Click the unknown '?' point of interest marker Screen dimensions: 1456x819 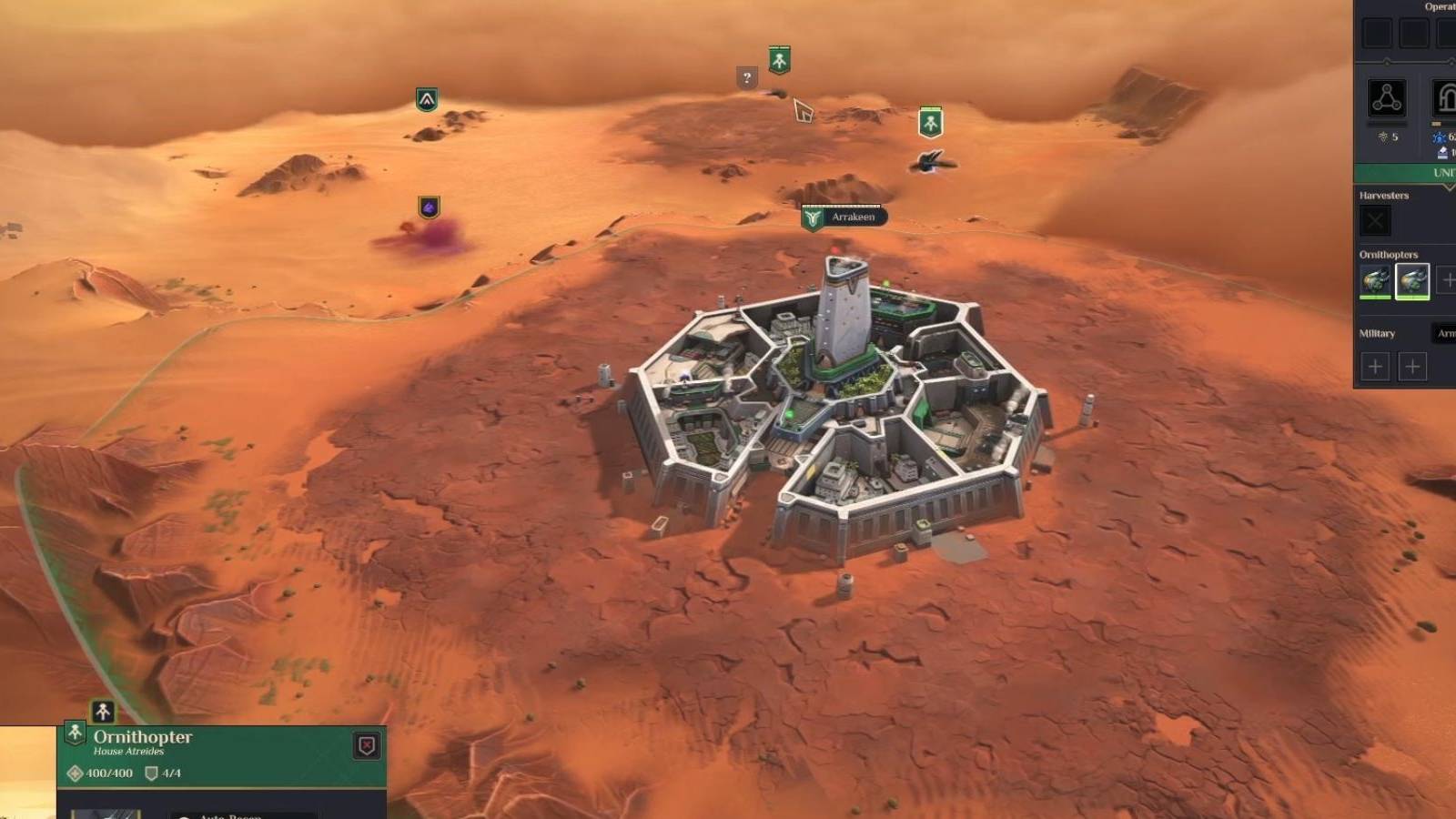tap(746, 76)
